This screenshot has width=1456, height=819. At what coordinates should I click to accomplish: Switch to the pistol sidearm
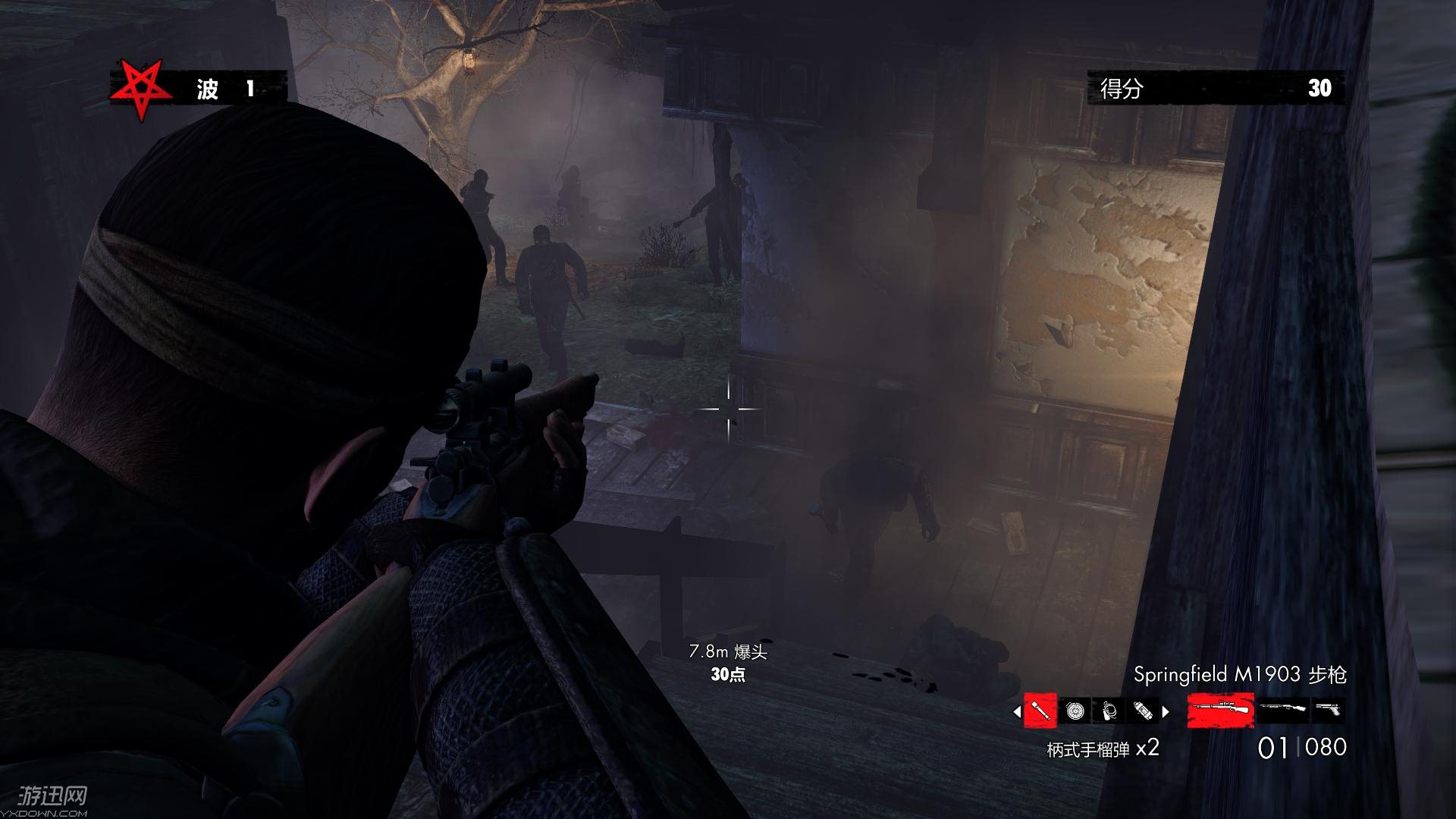1328,711
